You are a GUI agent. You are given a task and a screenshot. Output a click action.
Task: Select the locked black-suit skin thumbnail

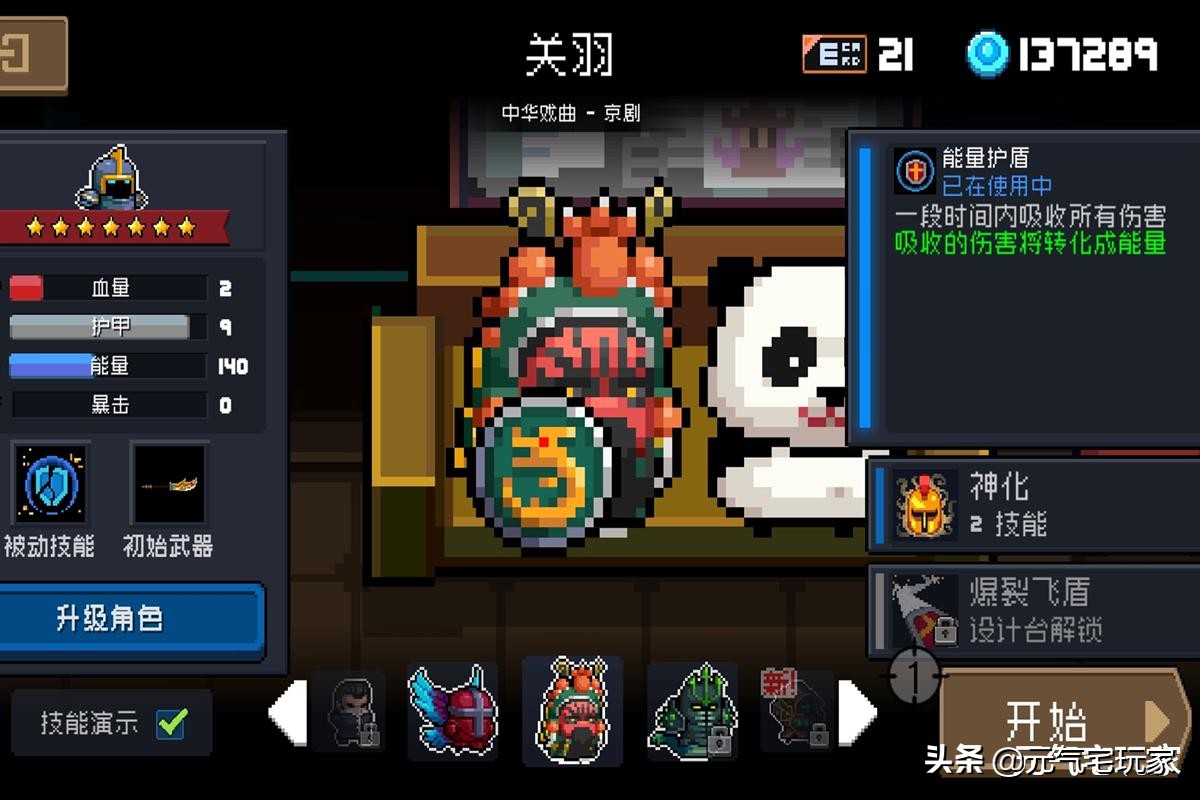pos(347,712)
